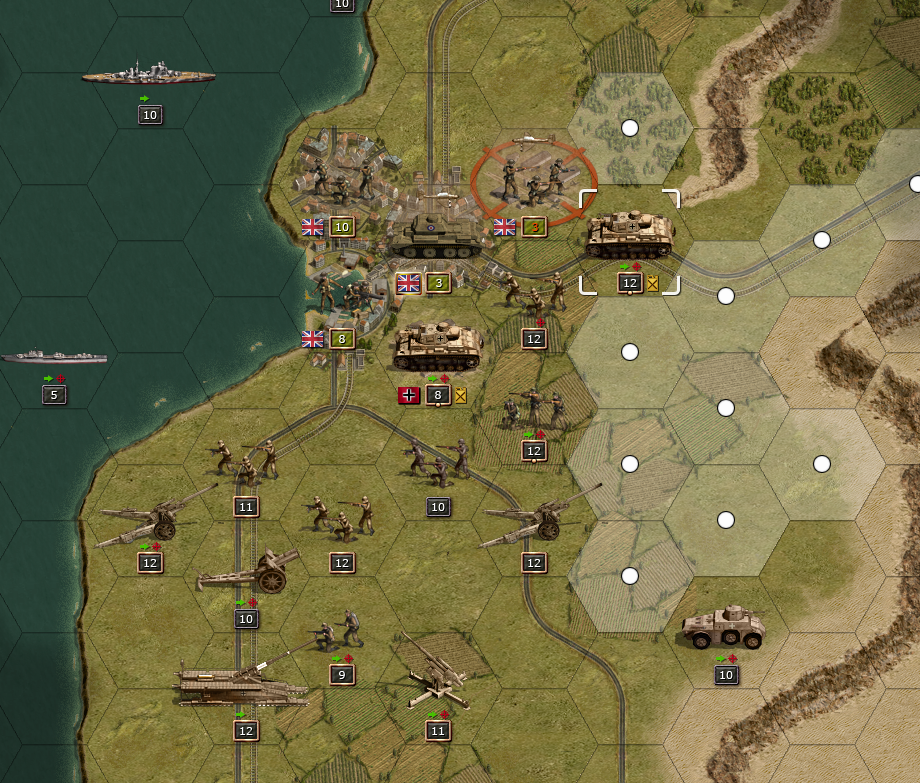Image resolution: width=920 pixels, height=783 pixels.
Task: Pick the railway gun with strength 12
Action: [x=240, y=683]
